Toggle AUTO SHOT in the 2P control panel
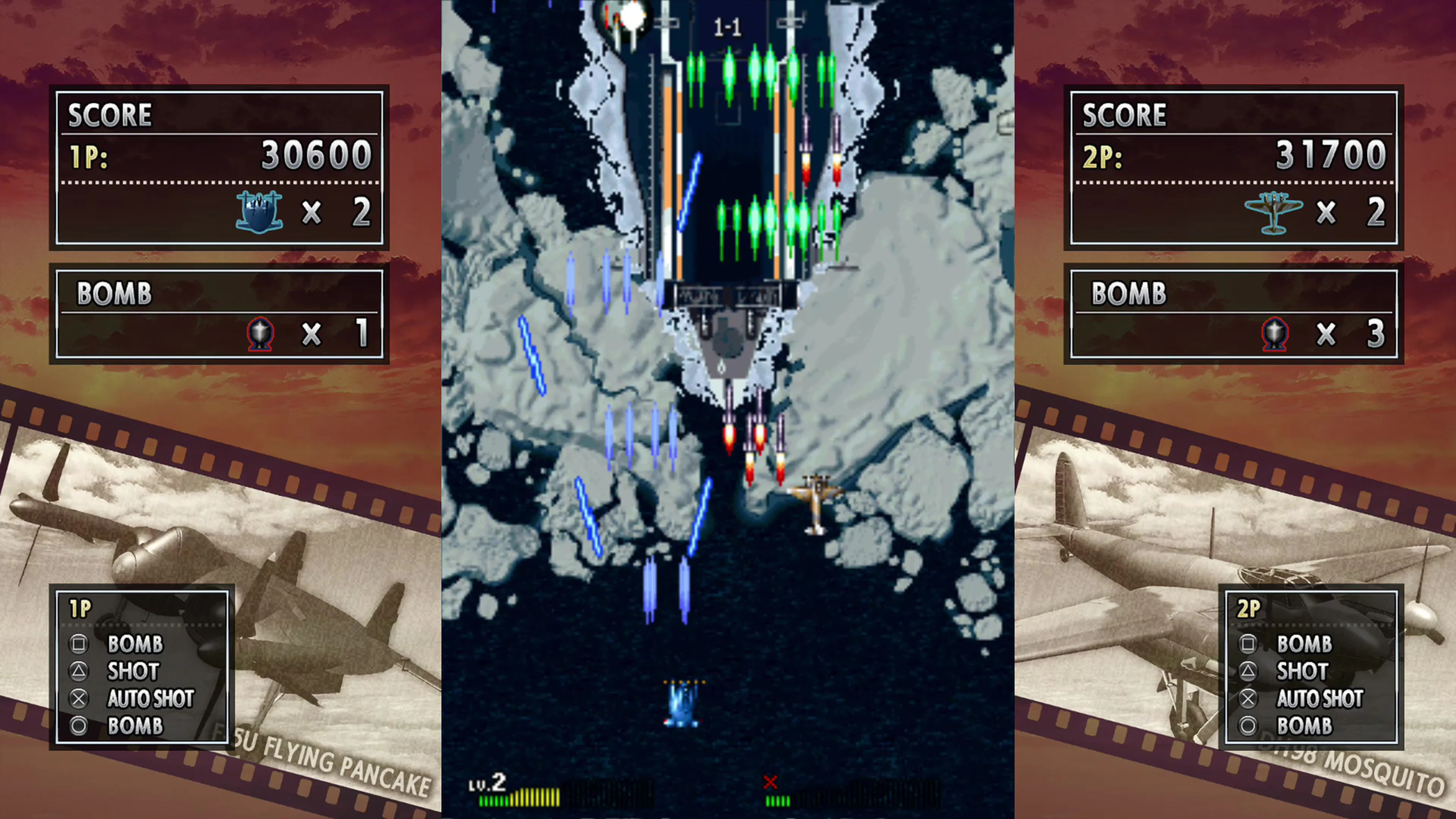Viewport: 1456px width, 819px height. pyautogui.click(x=1320, y=698)
